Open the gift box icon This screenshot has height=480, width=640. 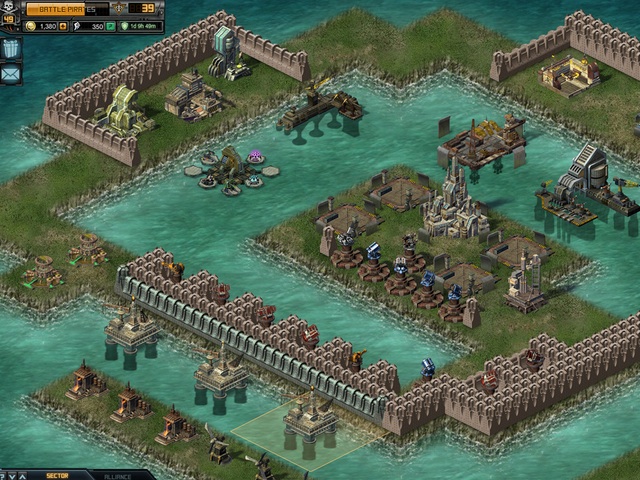coord(11,48)
